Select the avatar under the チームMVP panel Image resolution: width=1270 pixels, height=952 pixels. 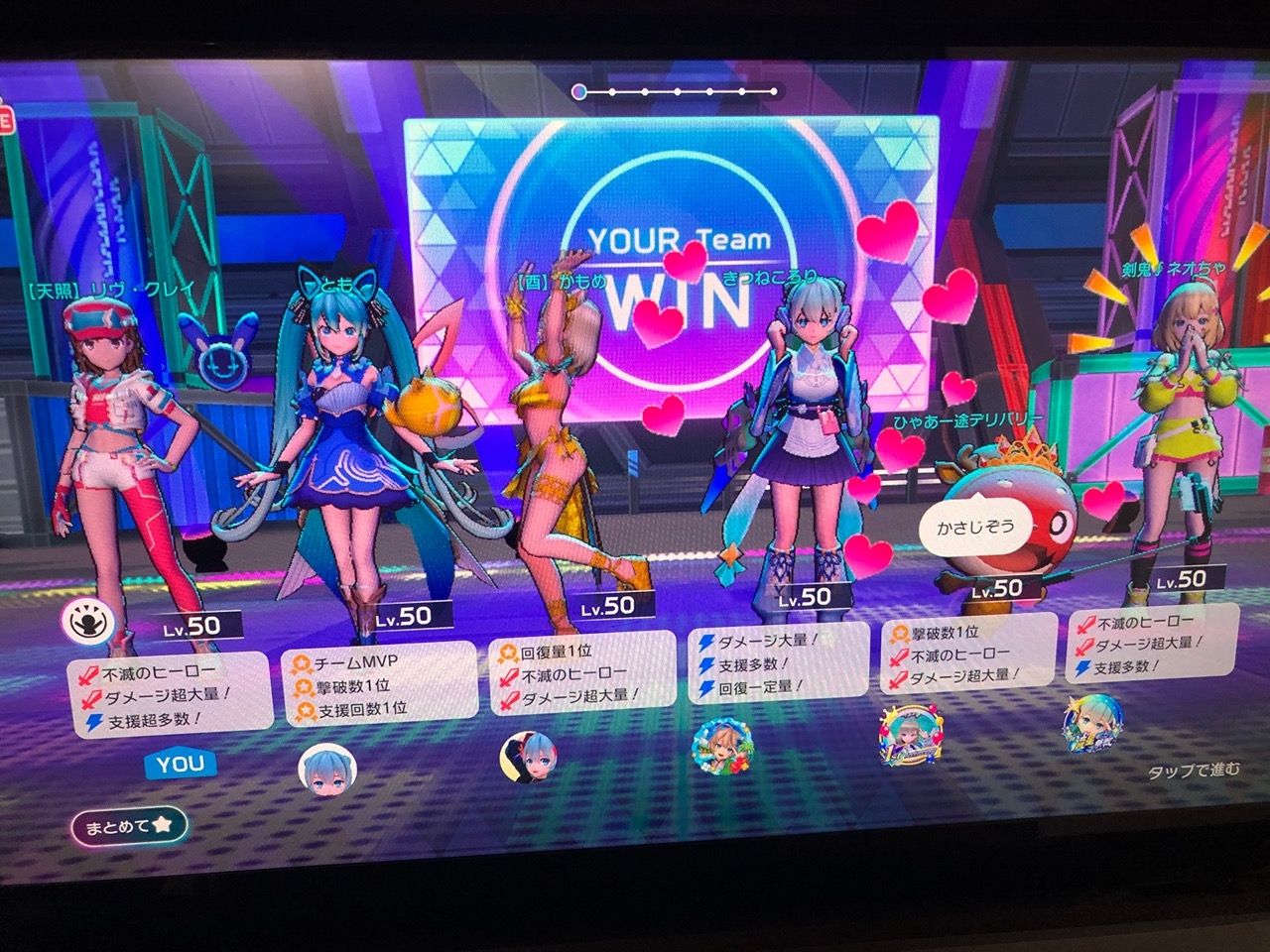[x=327, y=769]
